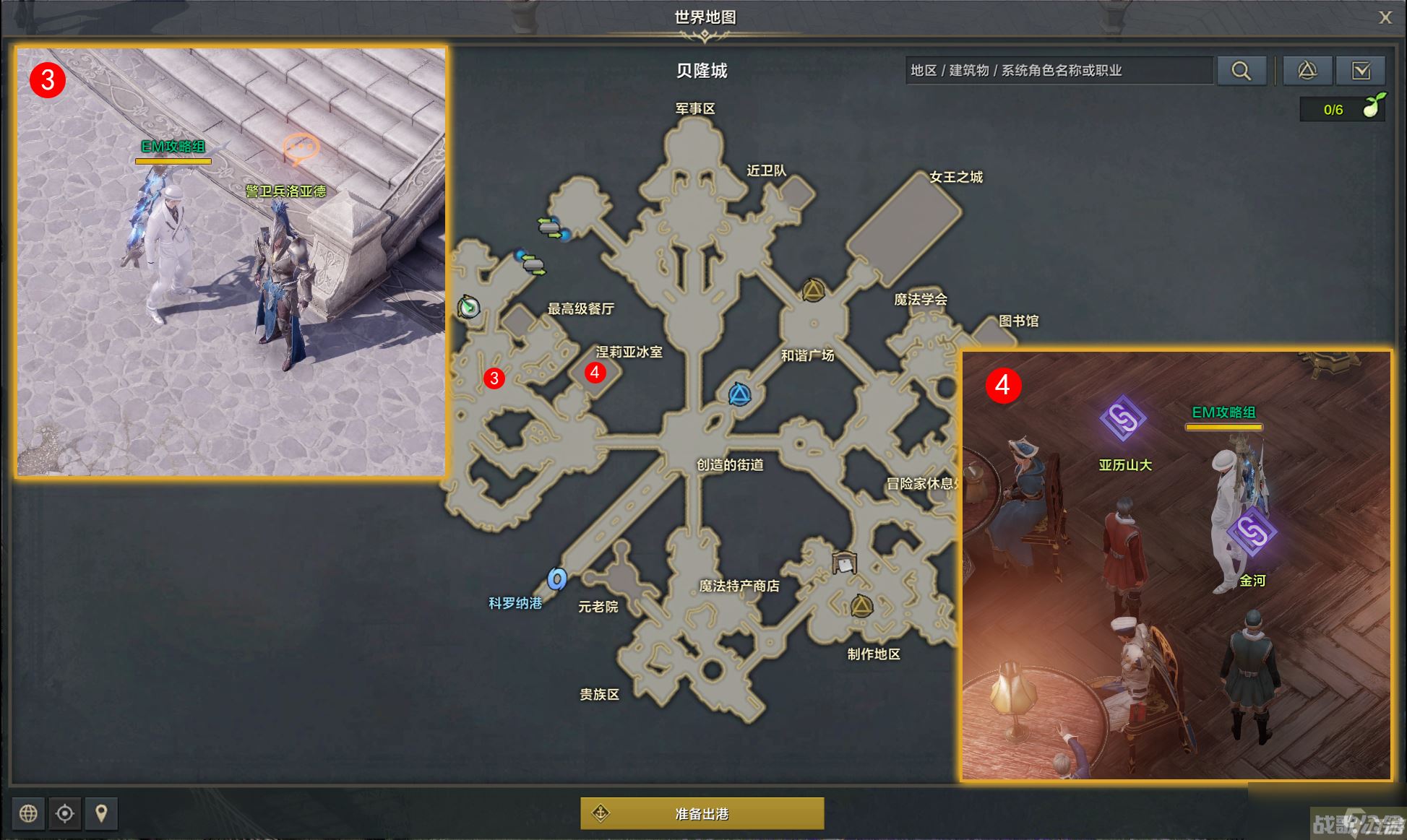Select the globe world overview icon bottom-left
Image resolution: width=1407 pixels, height=840 pixels.
pyautogui.click(x=28, y=813)
